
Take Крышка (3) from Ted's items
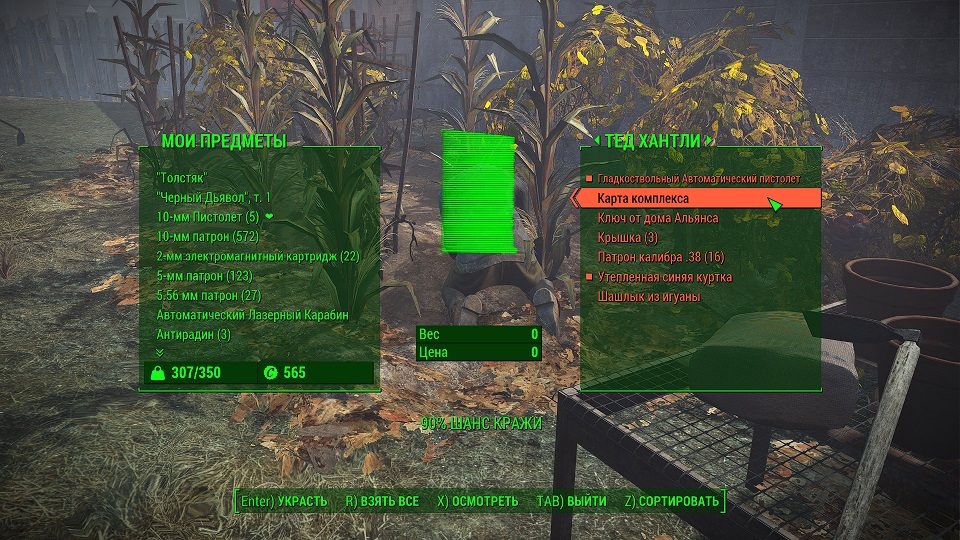tap(627, 237)
